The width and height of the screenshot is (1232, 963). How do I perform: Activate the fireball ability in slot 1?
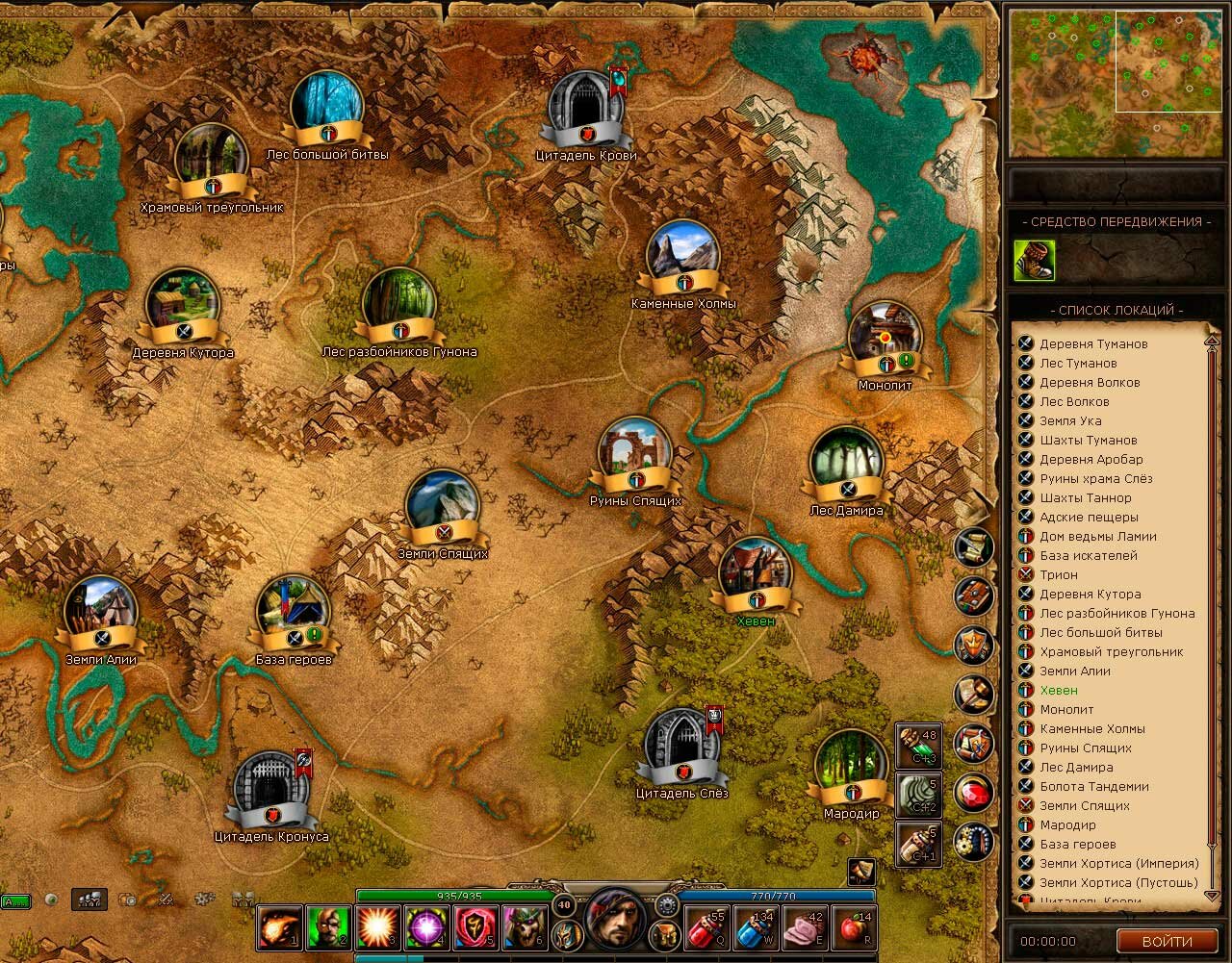(280, 928)
